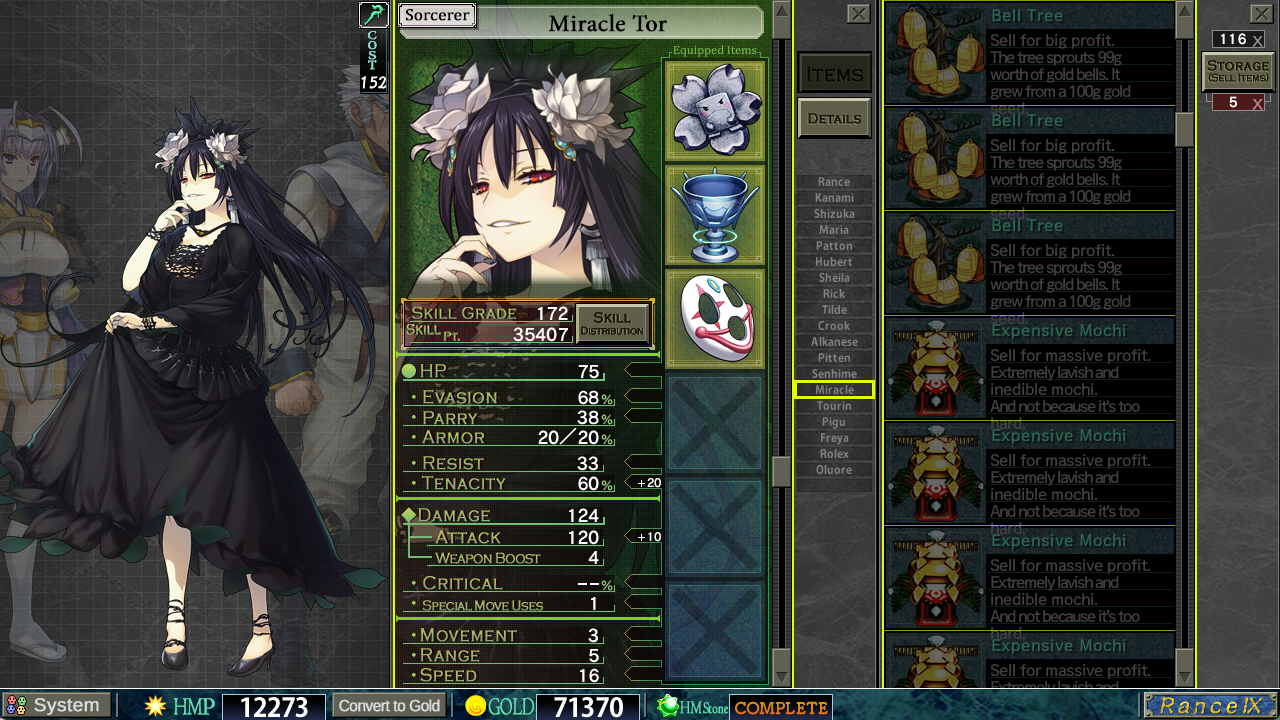Choose Kanami in the character list
This screenshot has height=720, width=1280.
click(x=834, y=198)
